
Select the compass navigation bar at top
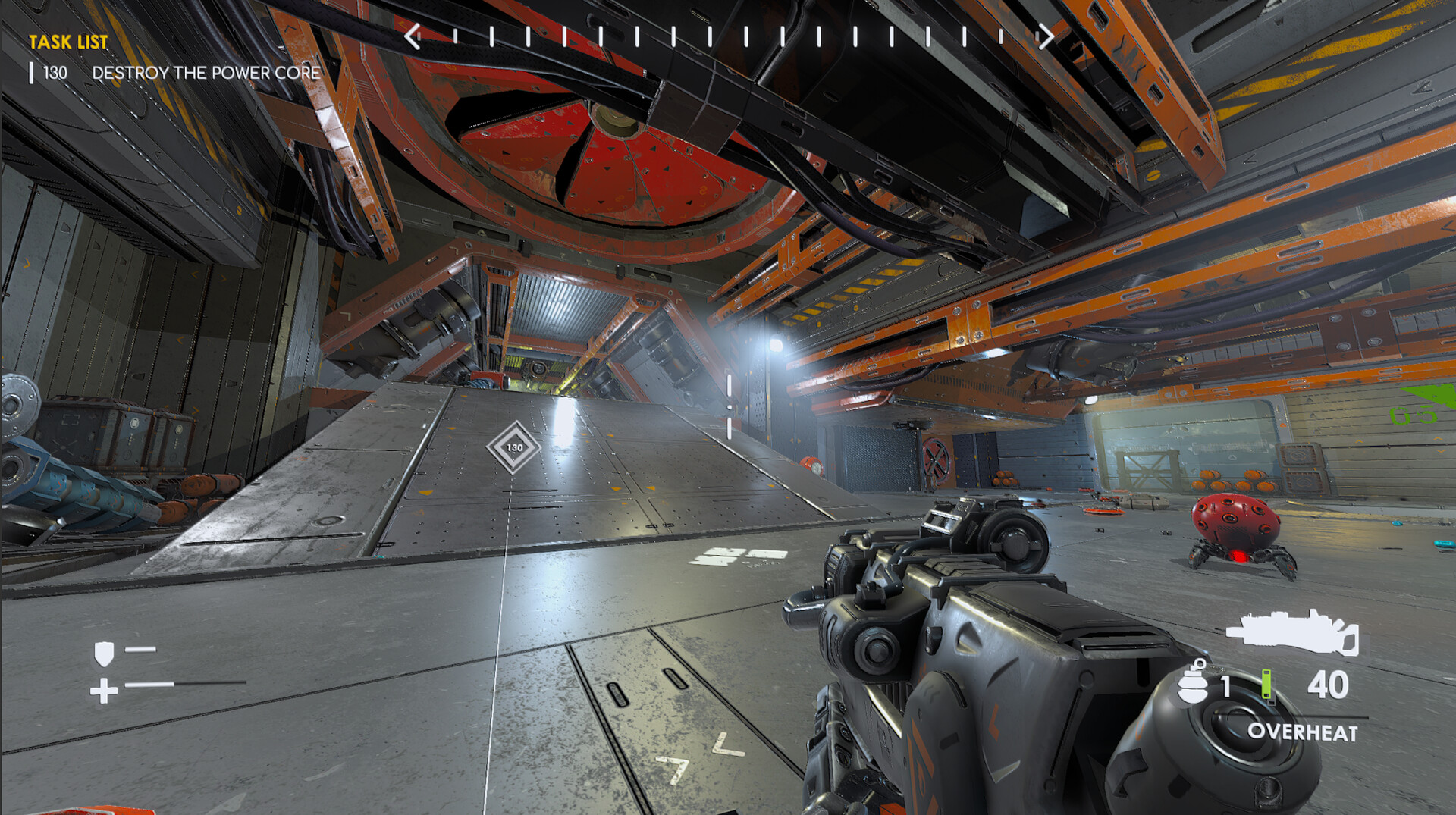728,34
